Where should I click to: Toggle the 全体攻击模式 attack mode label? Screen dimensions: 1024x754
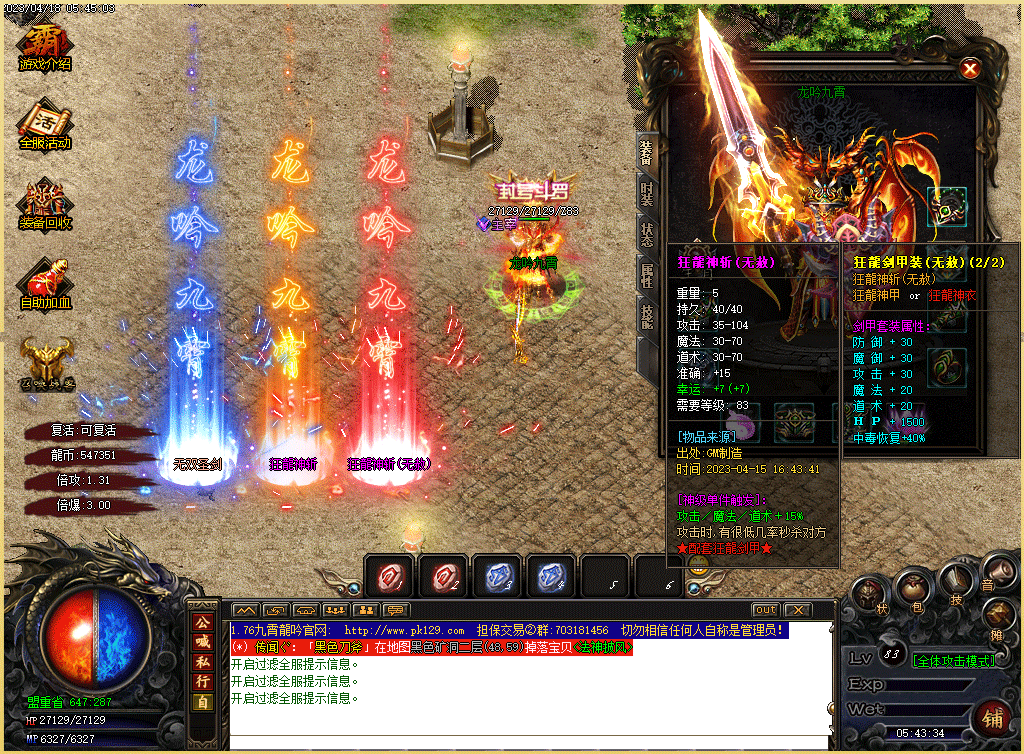(x=953, y=661)
